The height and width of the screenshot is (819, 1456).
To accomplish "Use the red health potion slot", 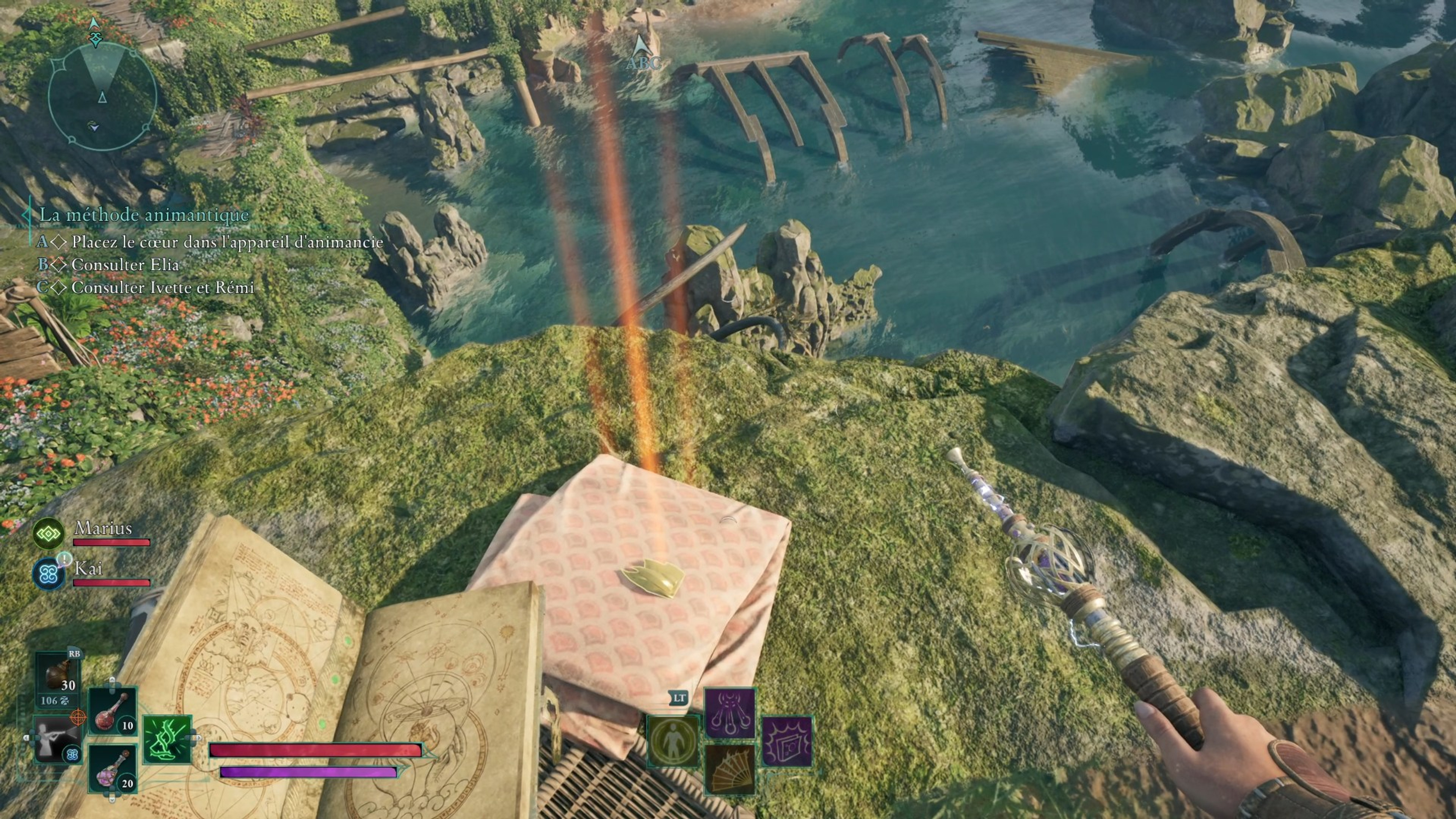I will pyautogui.click(x=113, y=711).
